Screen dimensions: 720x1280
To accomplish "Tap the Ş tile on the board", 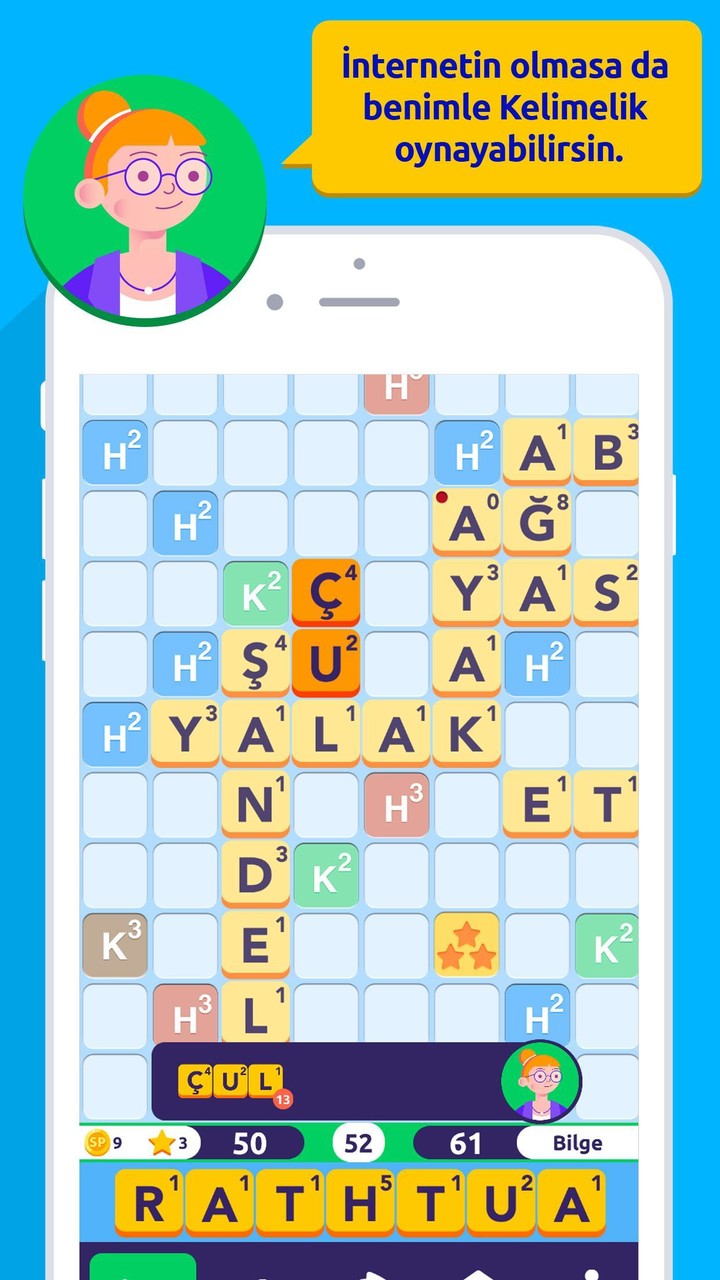I will 255,663.
